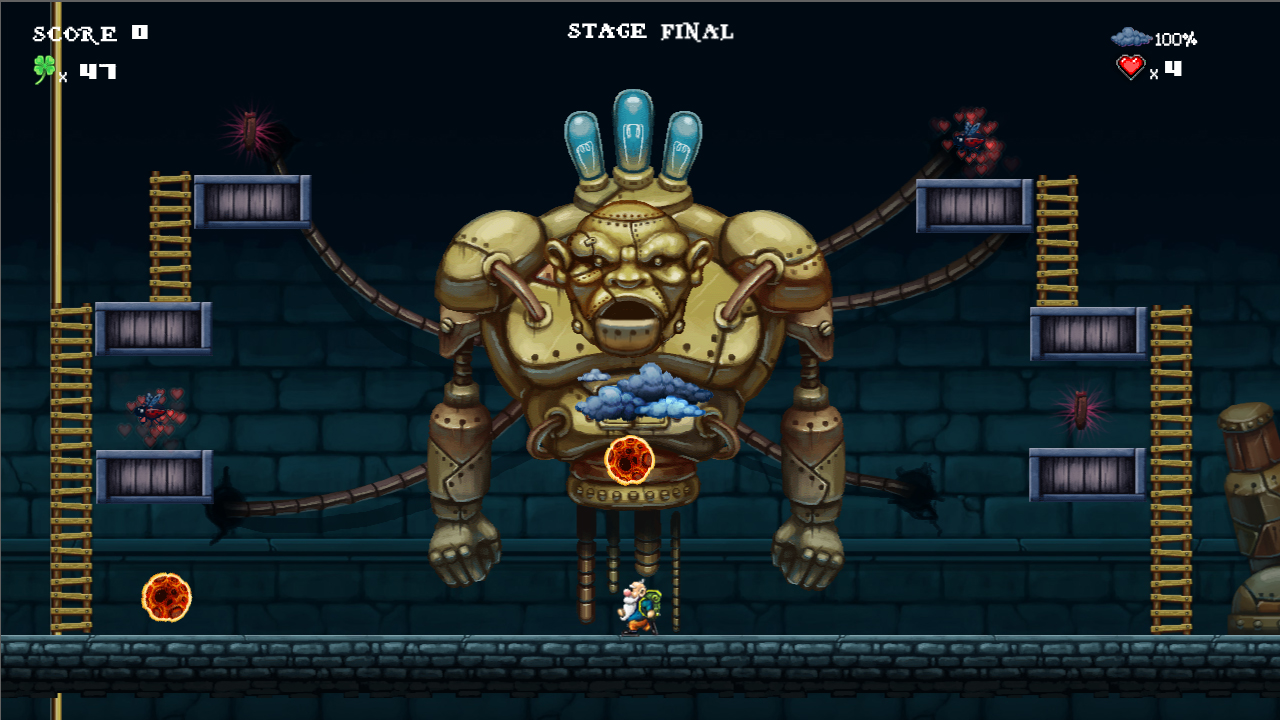Click the boss's open mouth

click(630, 320)
